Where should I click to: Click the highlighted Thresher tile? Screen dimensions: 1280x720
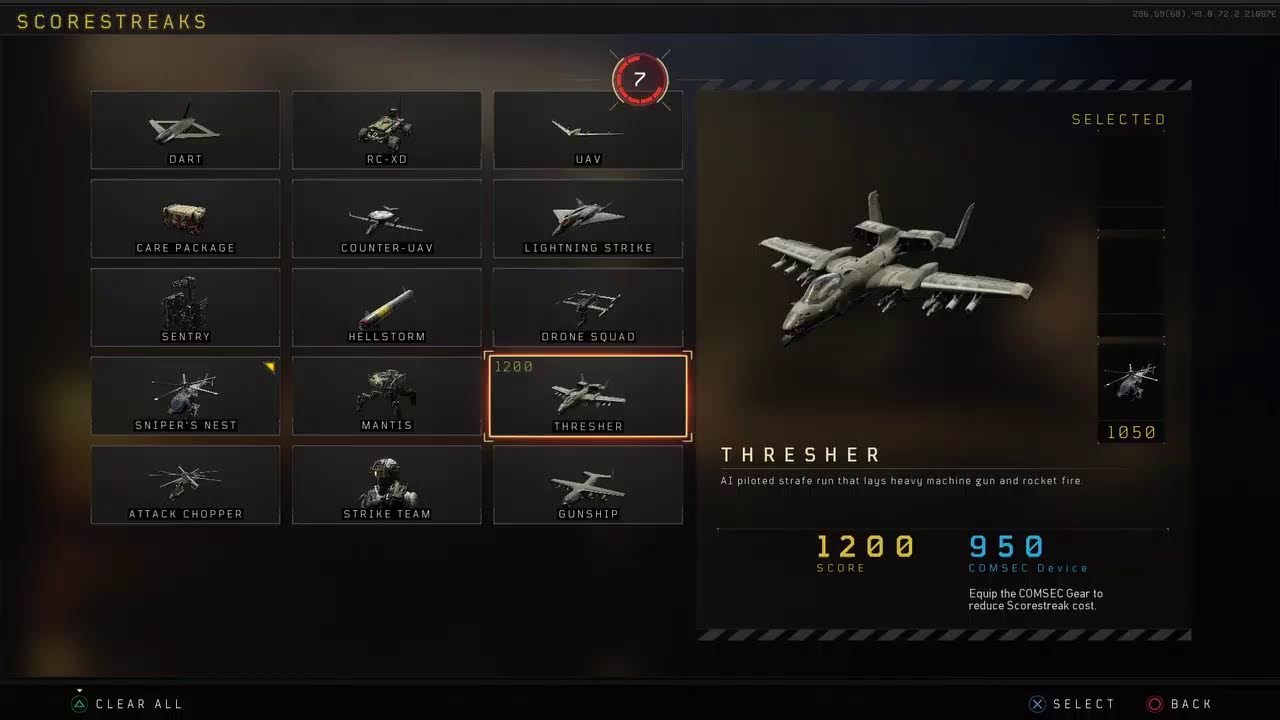(x=588, y=396)
